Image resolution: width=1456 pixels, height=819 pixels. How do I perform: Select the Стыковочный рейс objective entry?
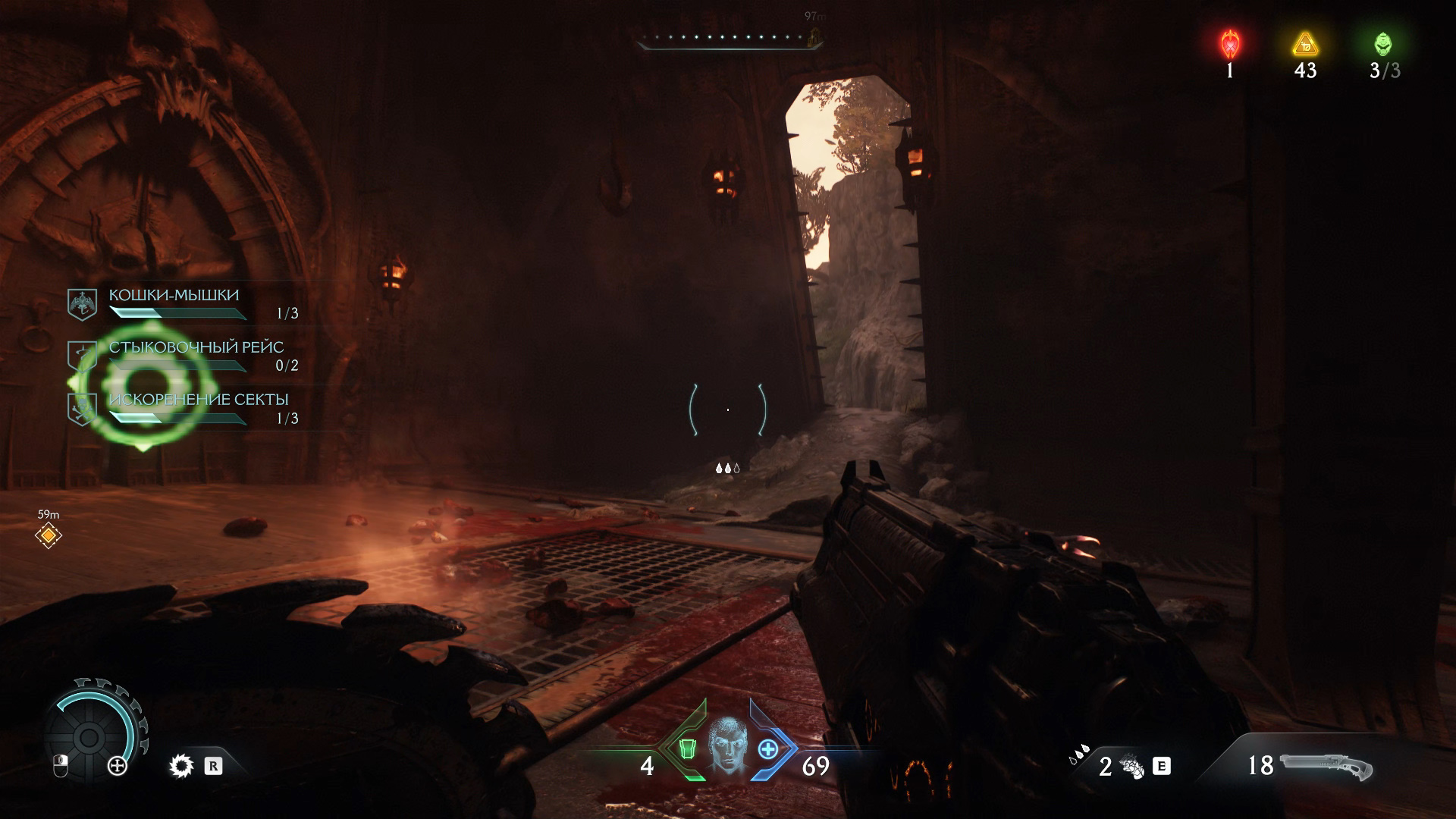[196, 348]
